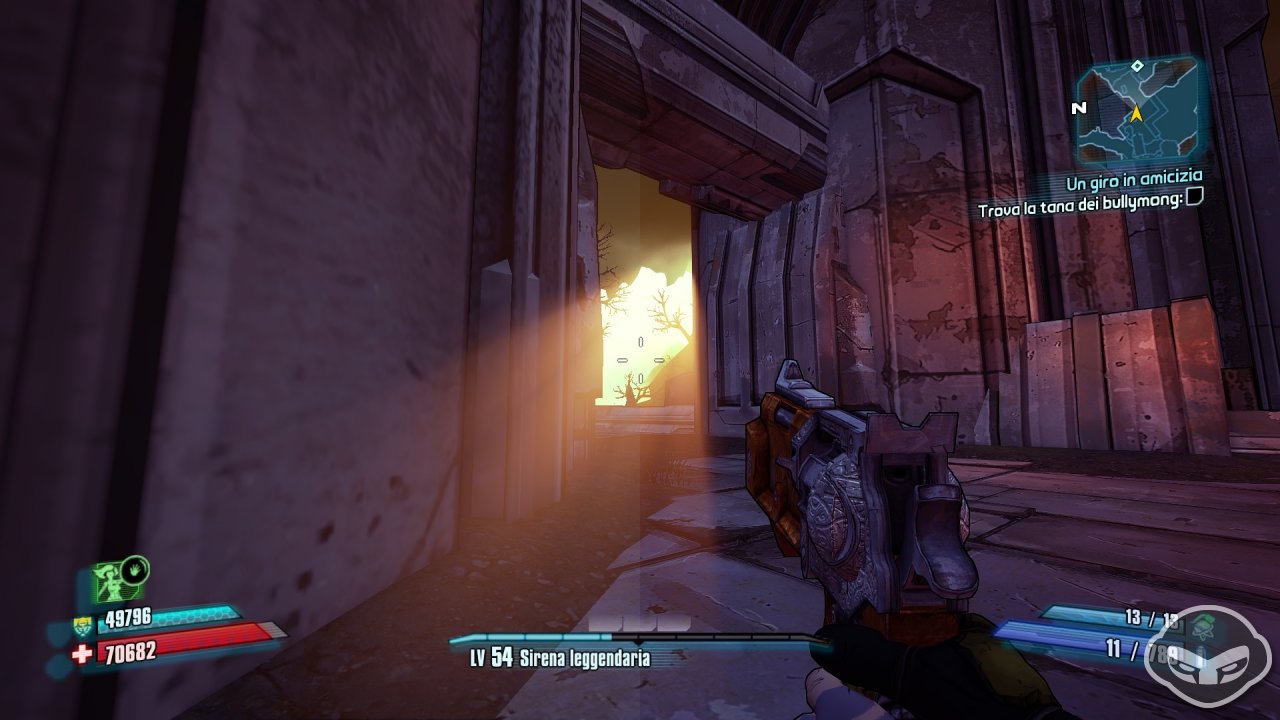The image size is (1280, 720).
Task: Click the yellow shield emblem icon
Action: tap(84, 627)
